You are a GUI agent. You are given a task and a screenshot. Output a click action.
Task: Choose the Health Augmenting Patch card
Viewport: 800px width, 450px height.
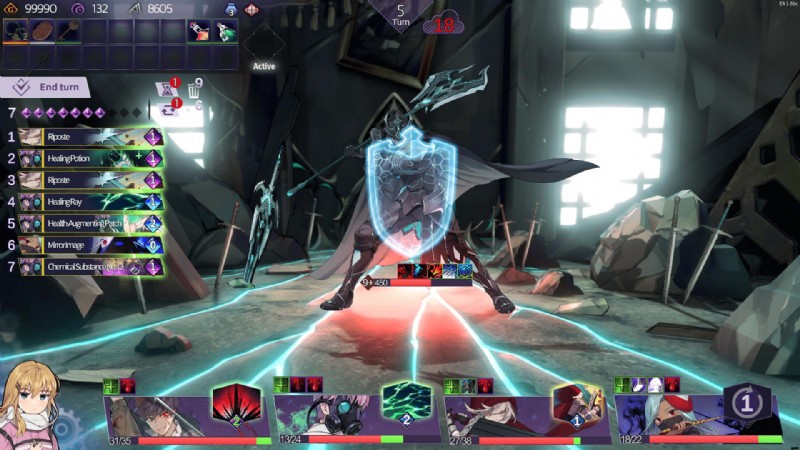[85, 223]
